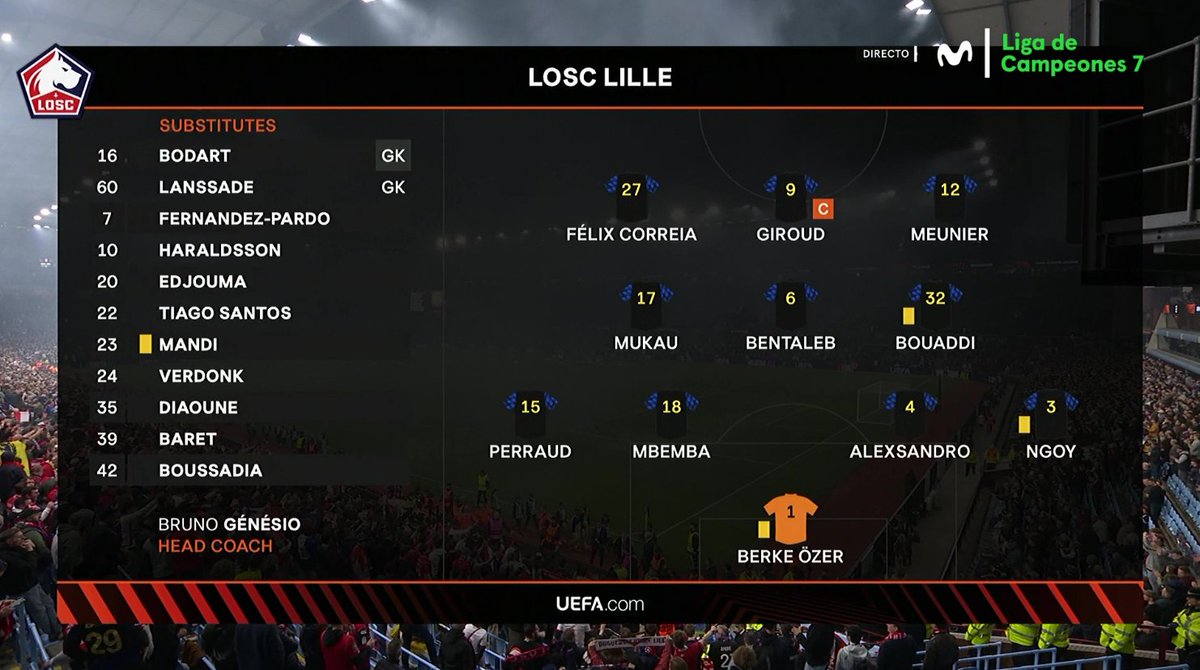1200x670 pixels.
Task: Select Verdonk from the substitutes
Action: point(201,376)
